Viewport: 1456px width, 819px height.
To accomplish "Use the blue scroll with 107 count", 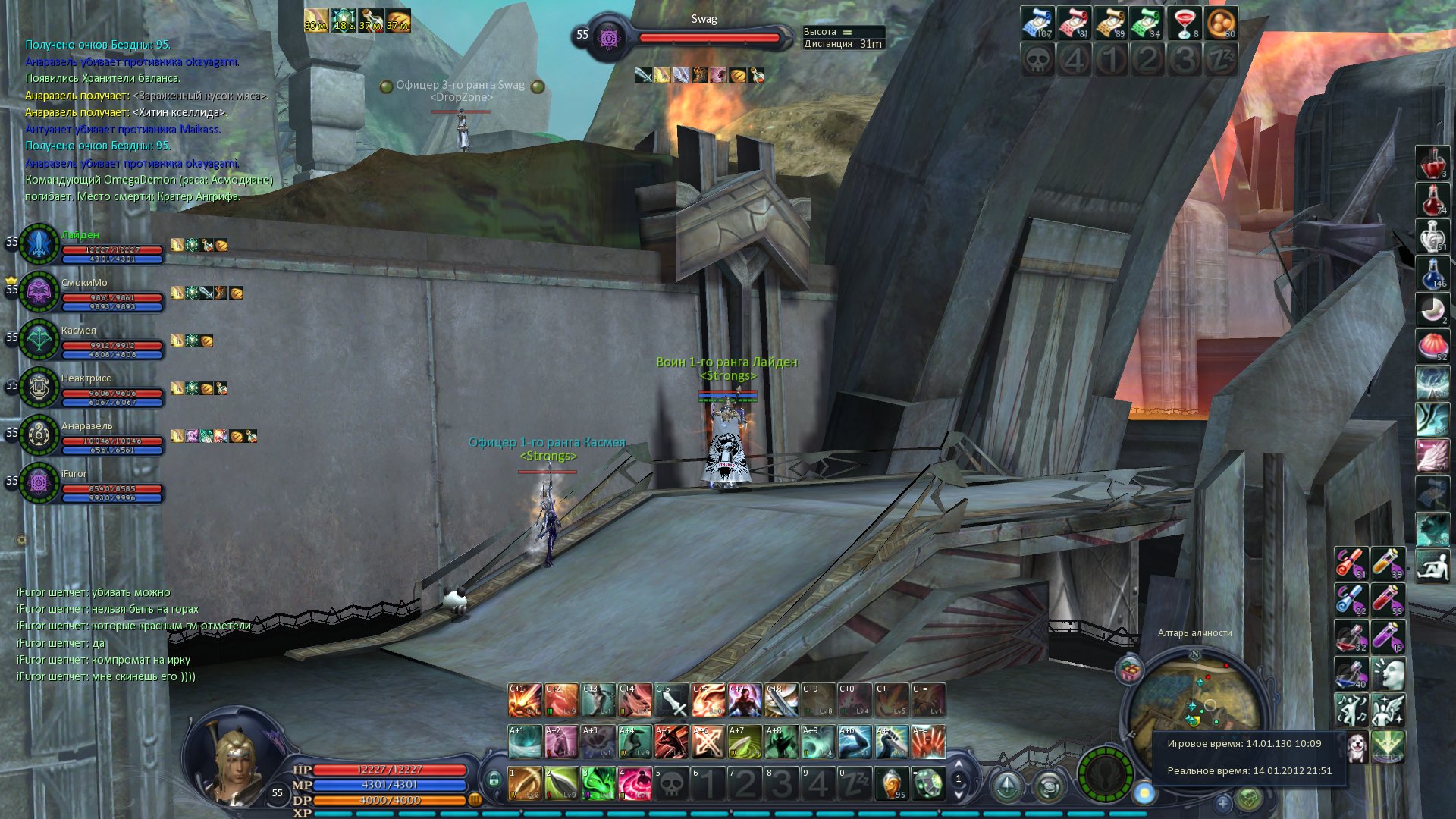I will (1037, 23).
